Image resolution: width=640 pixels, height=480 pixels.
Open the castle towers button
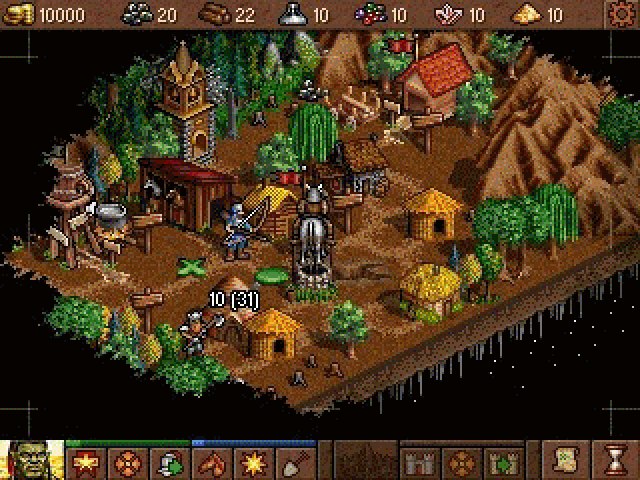(x=418, y=464)
